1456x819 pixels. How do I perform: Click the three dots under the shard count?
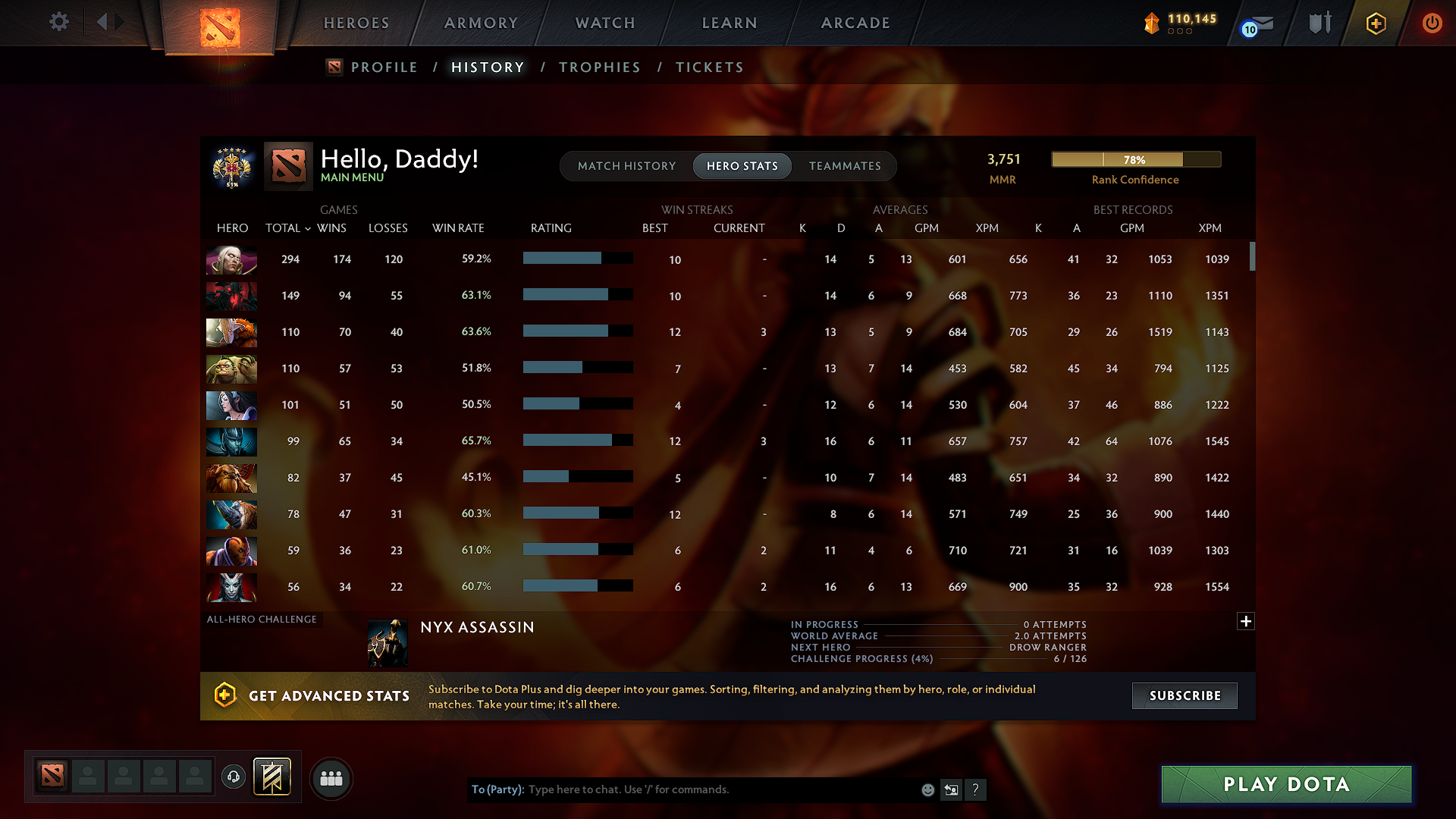[1179, 33]
